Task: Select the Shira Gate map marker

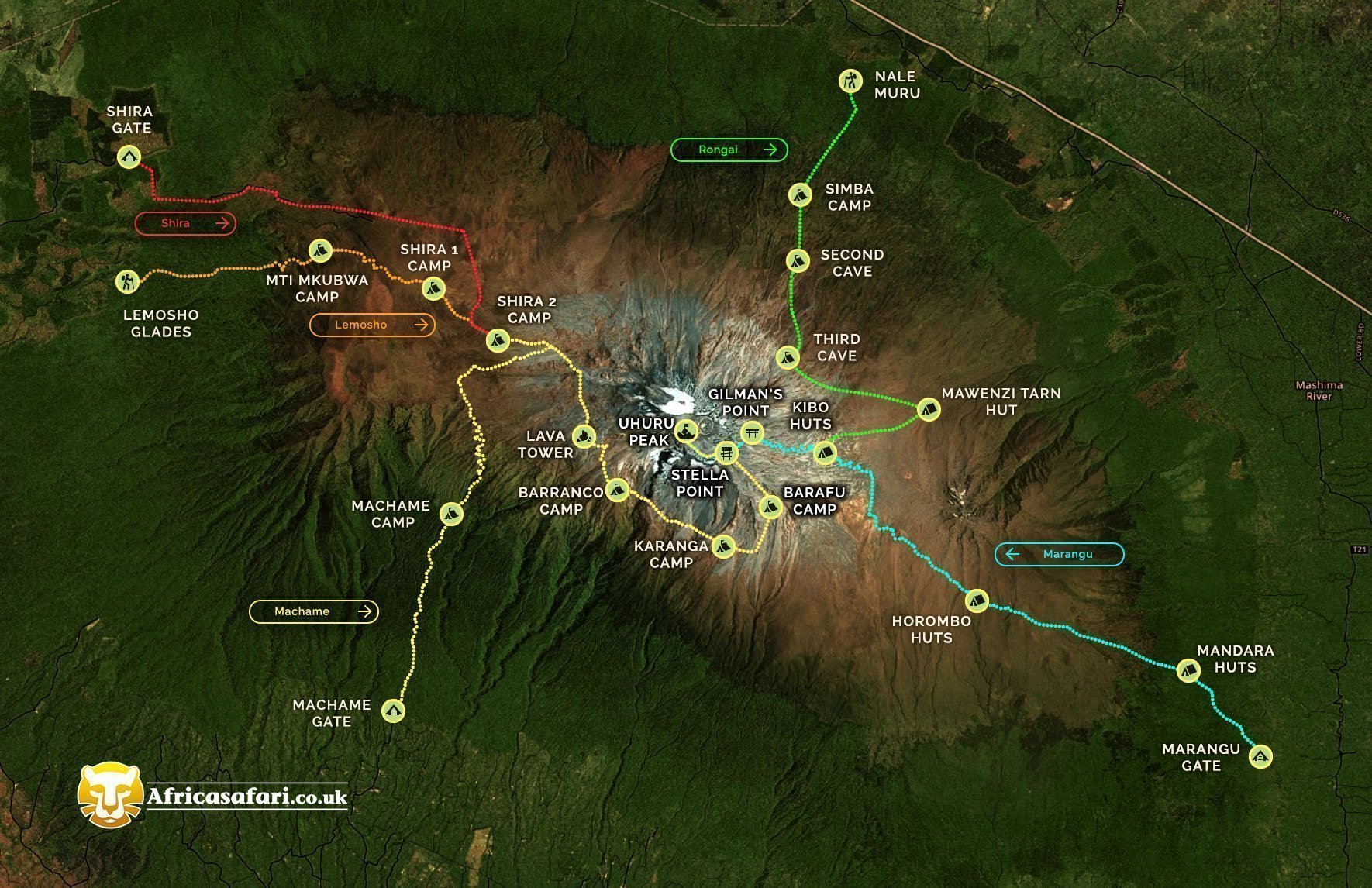Action: (129, 157)
